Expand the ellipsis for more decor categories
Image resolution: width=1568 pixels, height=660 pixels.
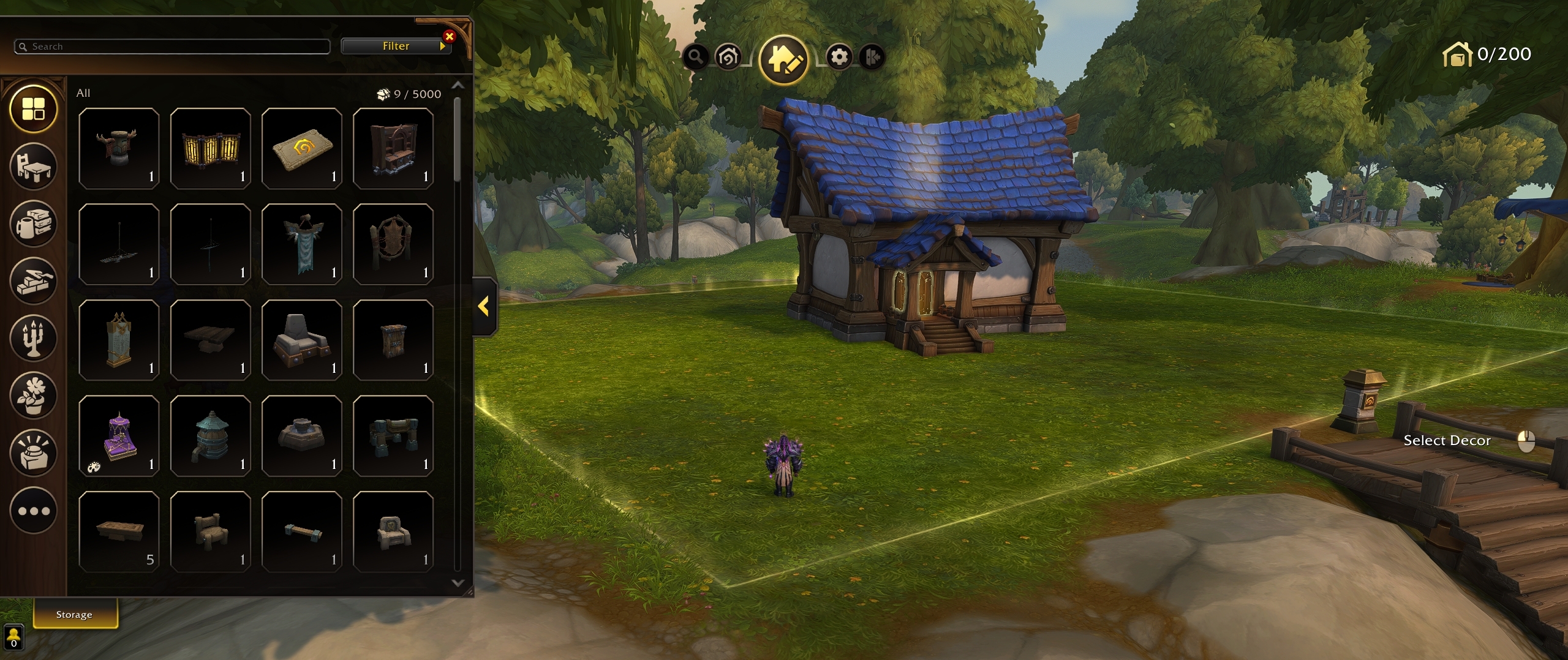click(x=34, y=510)
